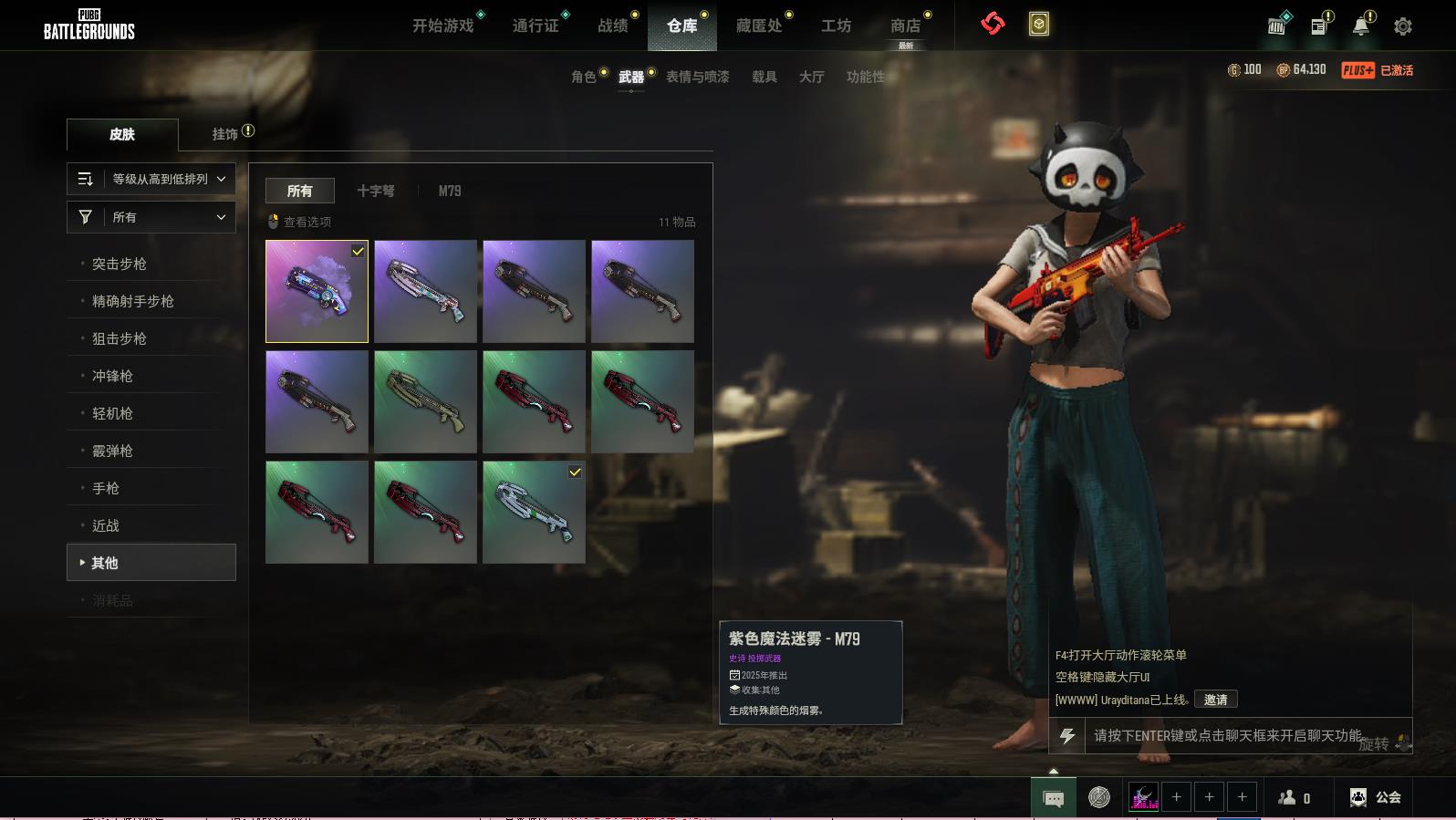This screenshot has height=820, width=1456.
Task: Filter skins by M79
Action: [450, 191]
